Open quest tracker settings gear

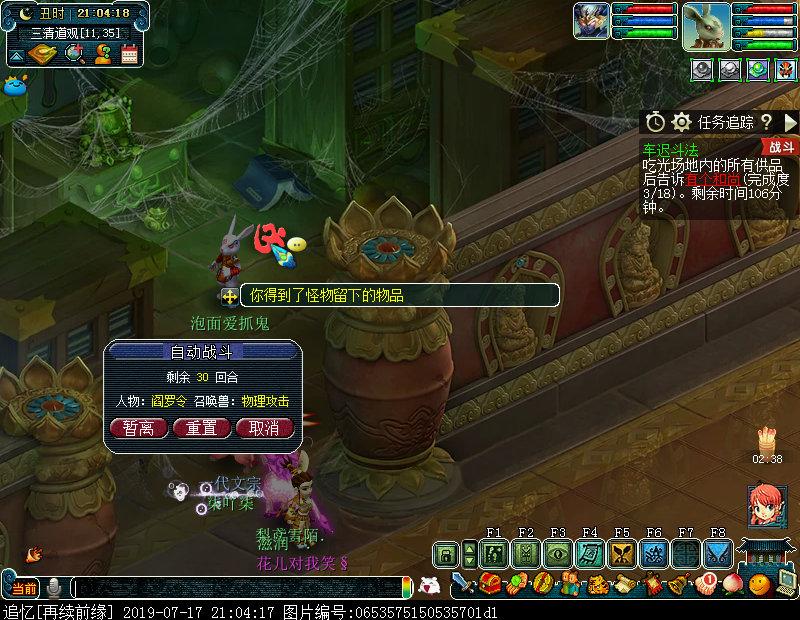pos(682,122)
